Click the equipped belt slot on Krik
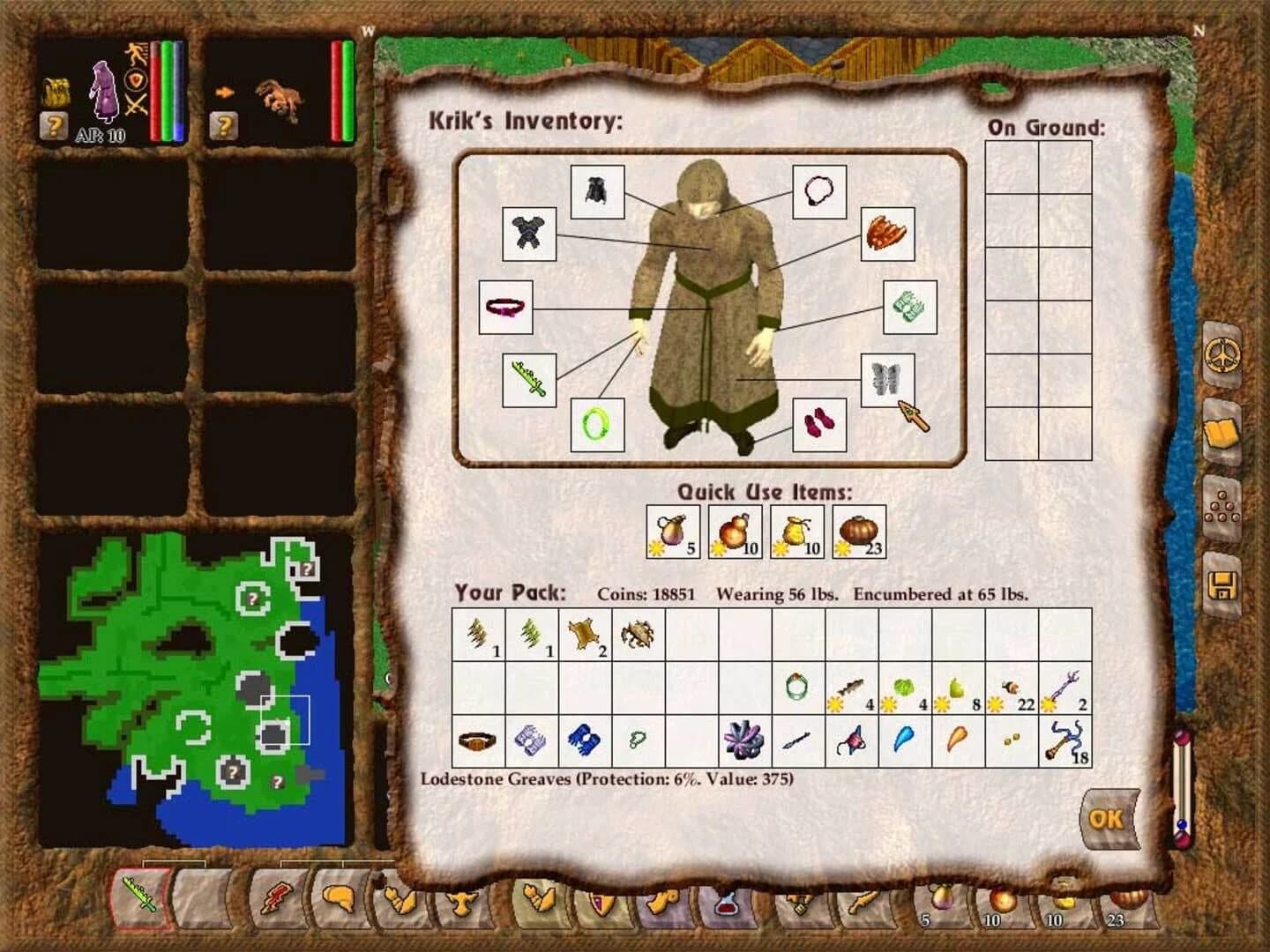1270x952 pixels. tap(507, 309)
